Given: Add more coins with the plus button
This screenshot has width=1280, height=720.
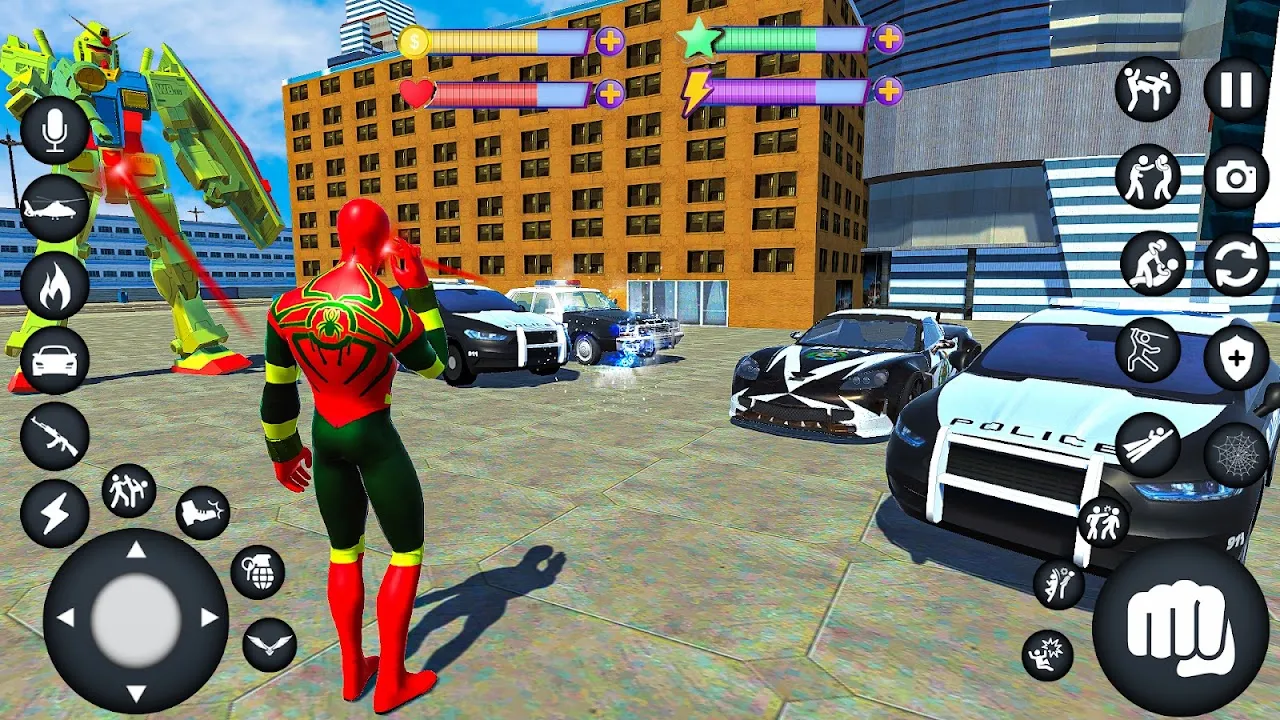Looking at the screenshot, I should (x=610, y=41).
